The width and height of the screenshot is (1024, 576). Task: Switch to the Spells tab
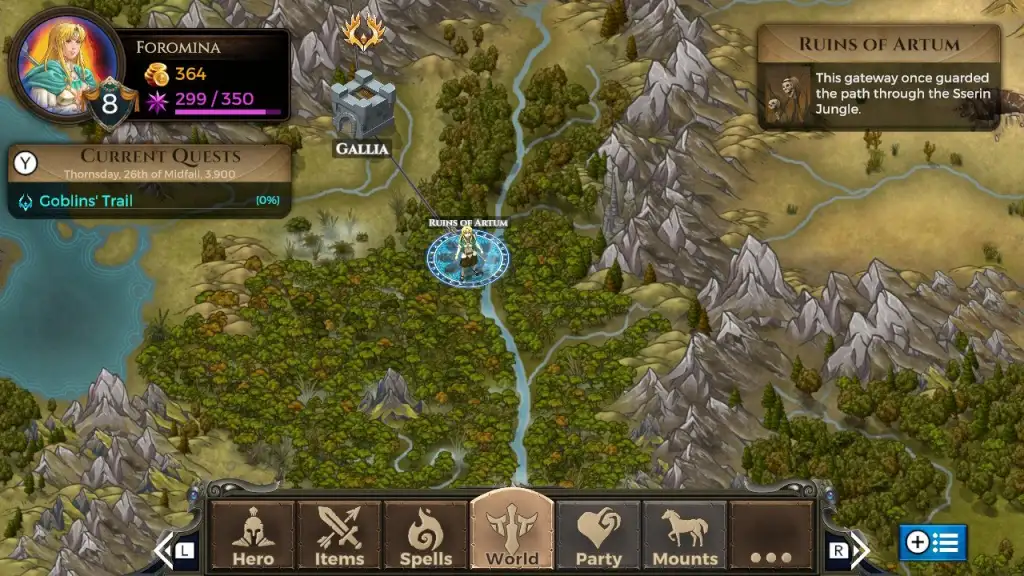point(426,536)
